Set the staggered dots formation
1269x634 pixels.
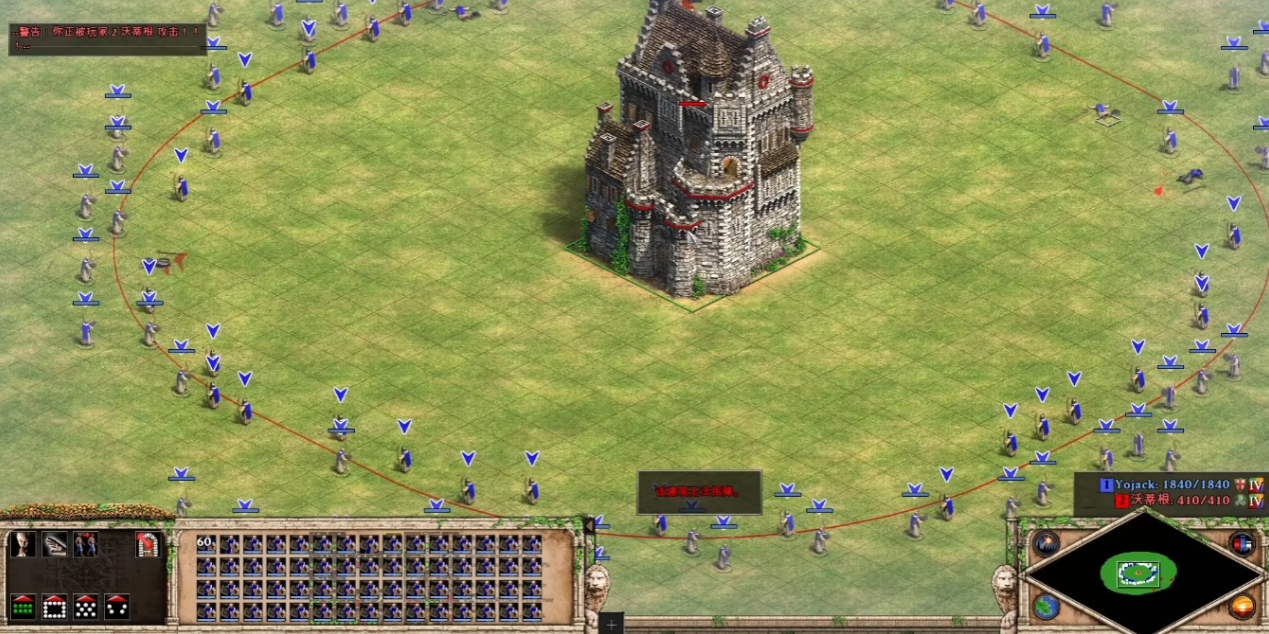[86, 606]
